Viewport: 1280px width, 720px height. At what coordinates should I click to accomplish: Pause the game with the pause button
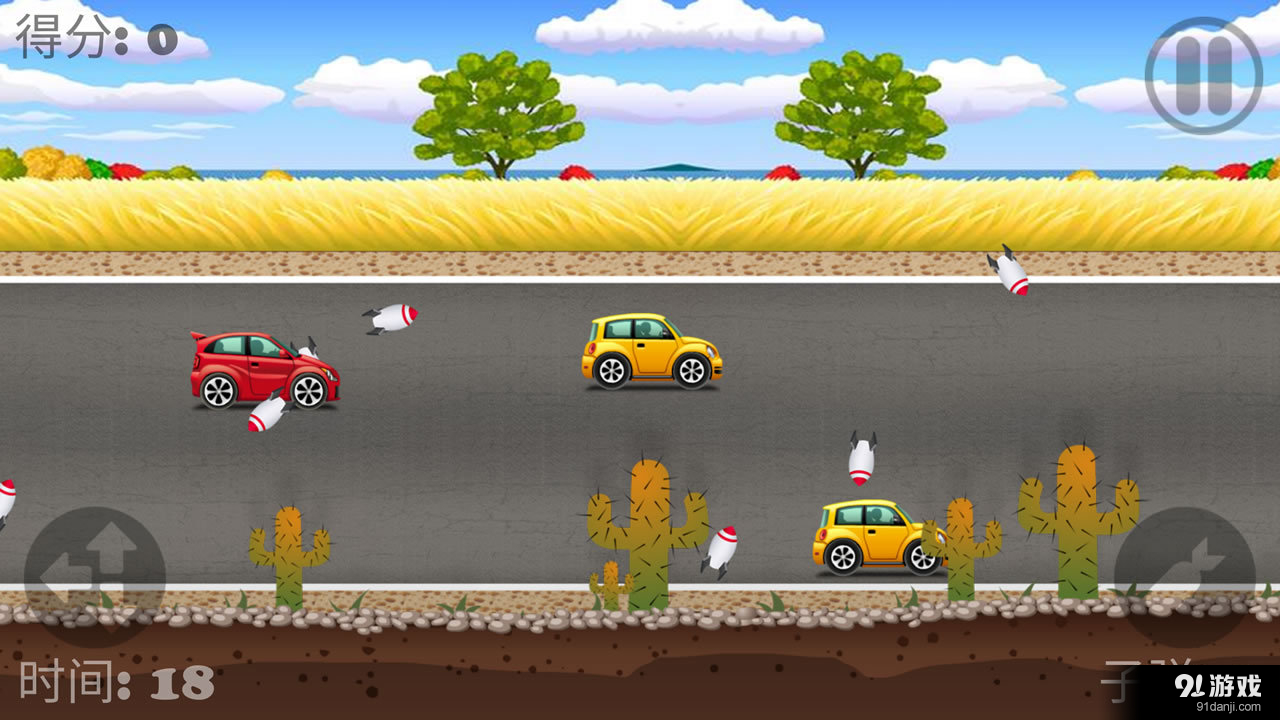pos(1203,75)
